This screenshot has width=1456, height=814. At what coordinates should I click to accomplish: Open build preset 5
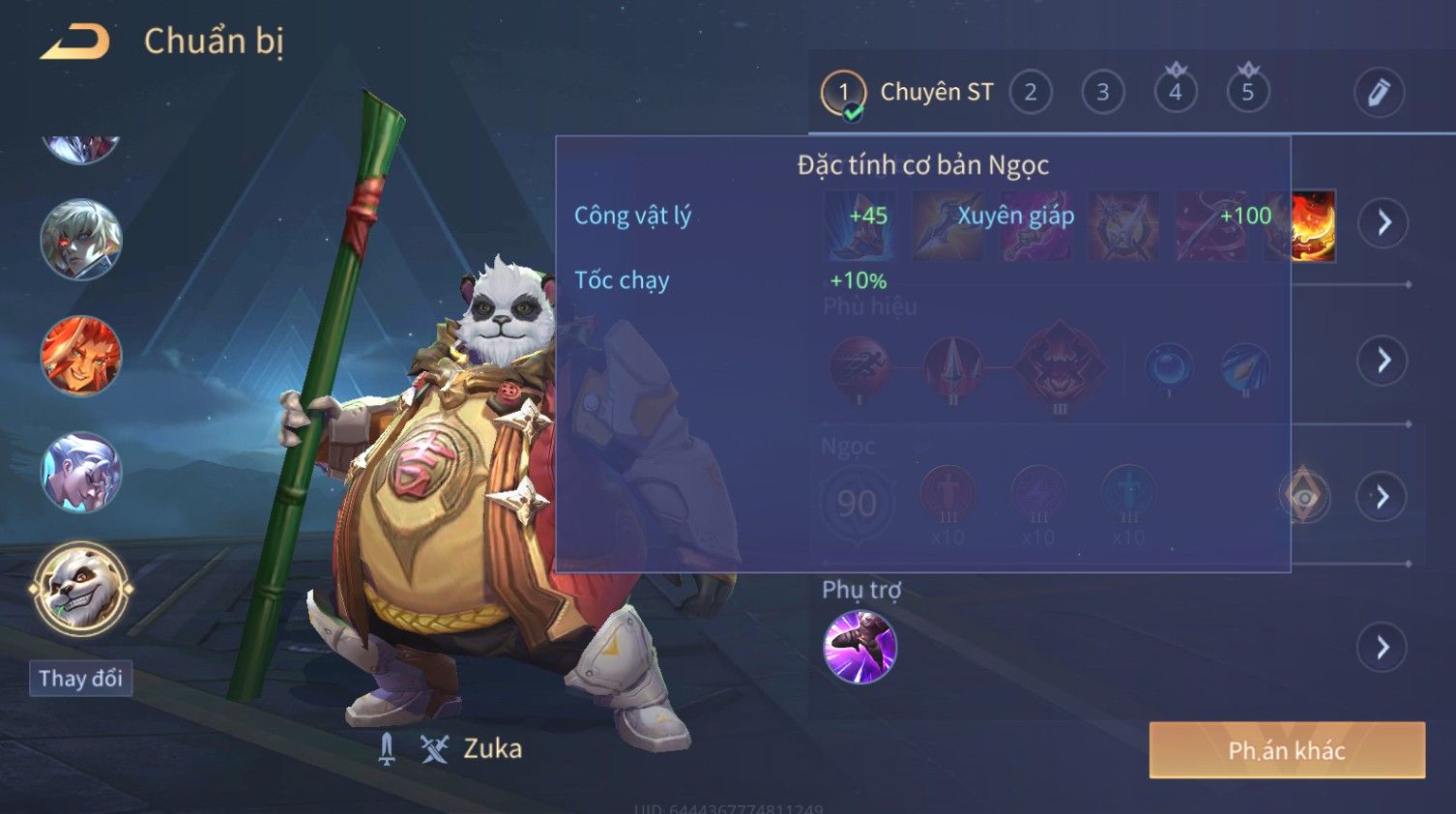point(1248,93)
